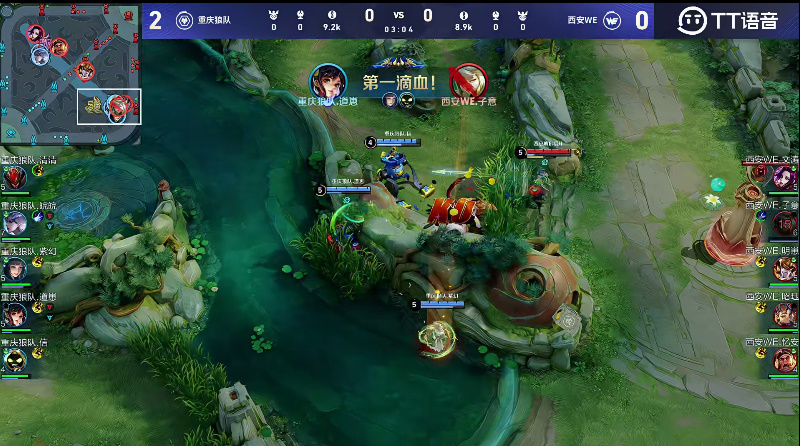Click the TT语音 sponsor logo
800x446 pixels.
727,19
